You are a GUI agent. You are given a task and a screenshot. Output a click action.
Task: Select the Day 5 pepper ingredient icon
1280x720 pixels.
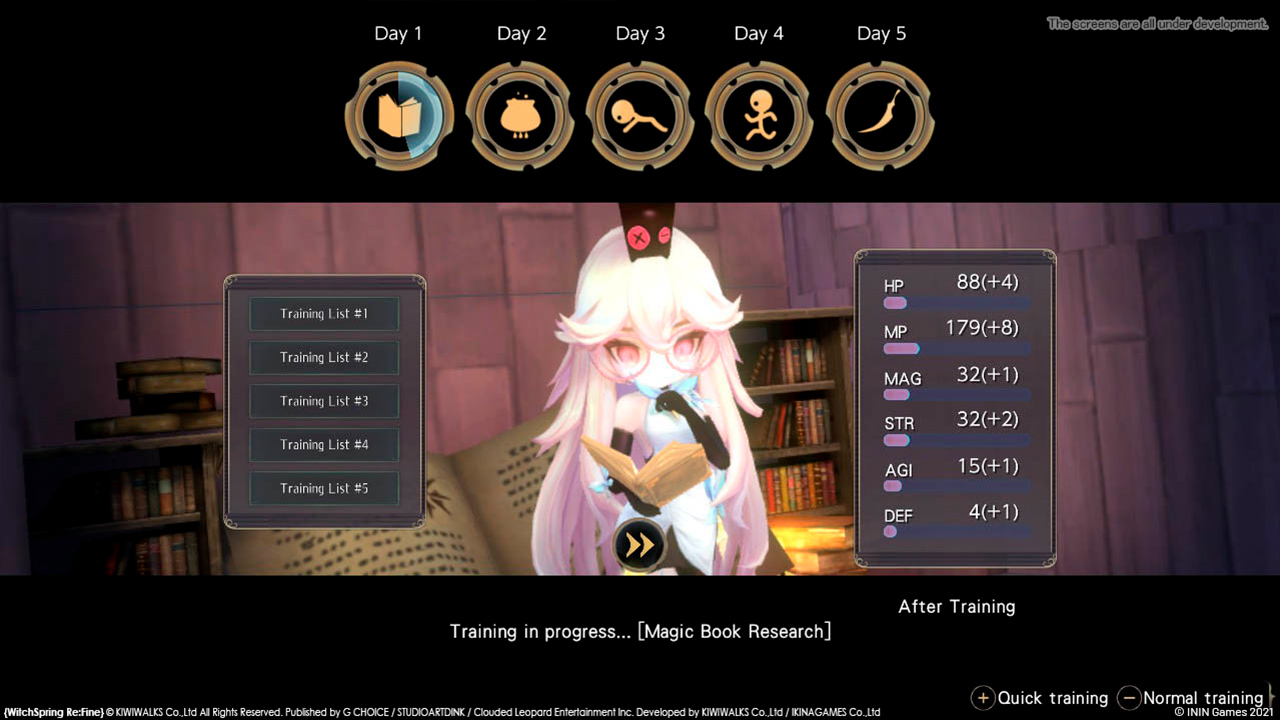[x=880, y=115]
